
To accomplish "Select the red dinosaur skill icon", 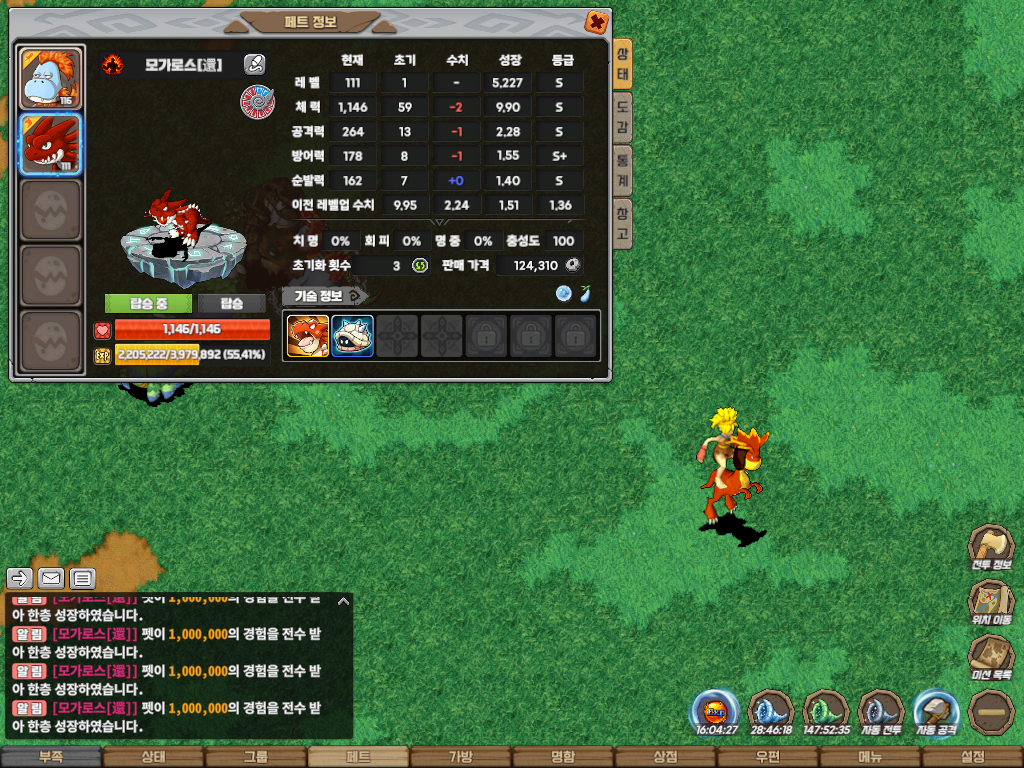I will tap(308, 336).
